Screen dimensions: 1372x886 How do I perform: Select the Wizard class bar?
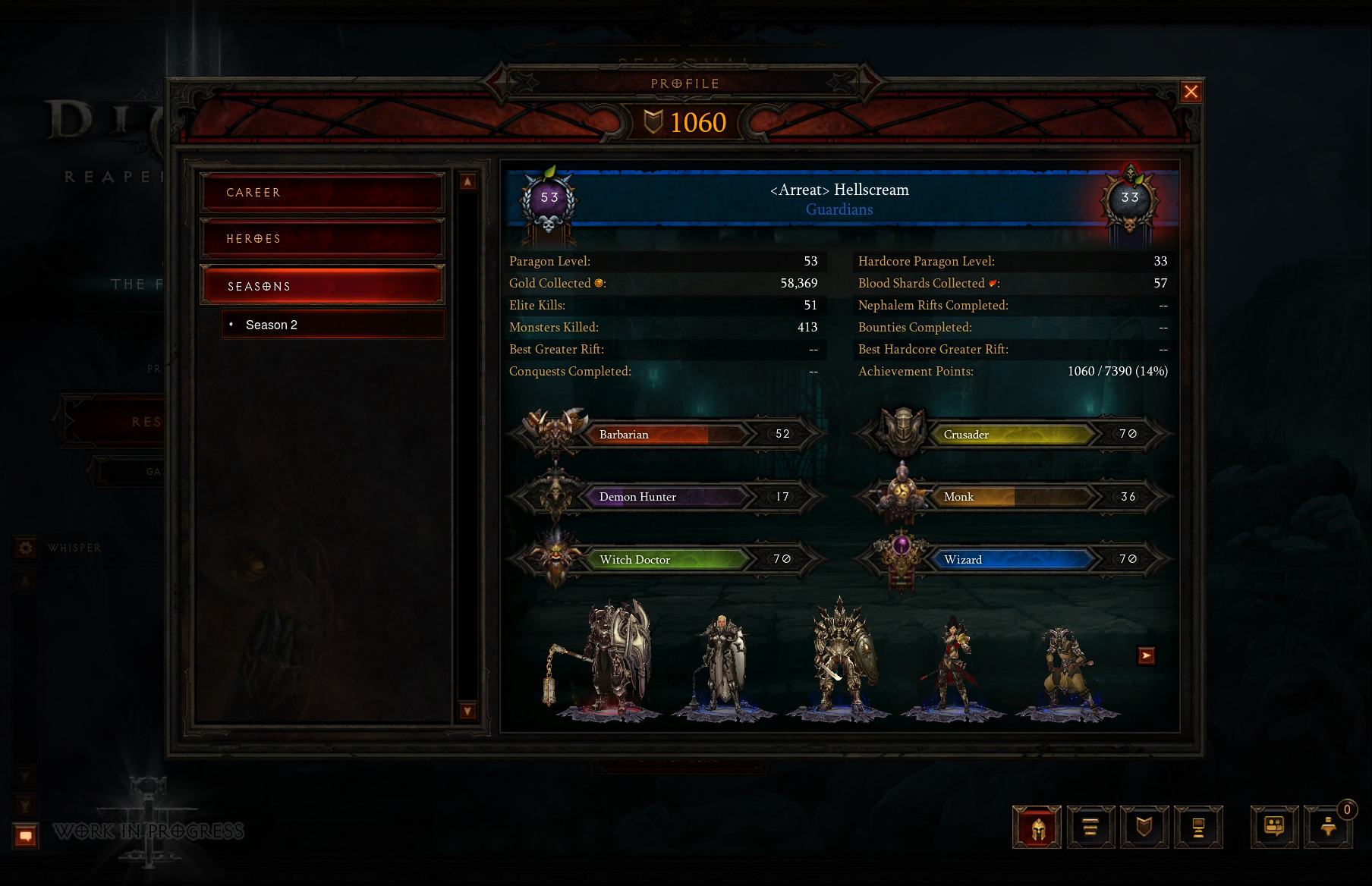[1012, 560]
